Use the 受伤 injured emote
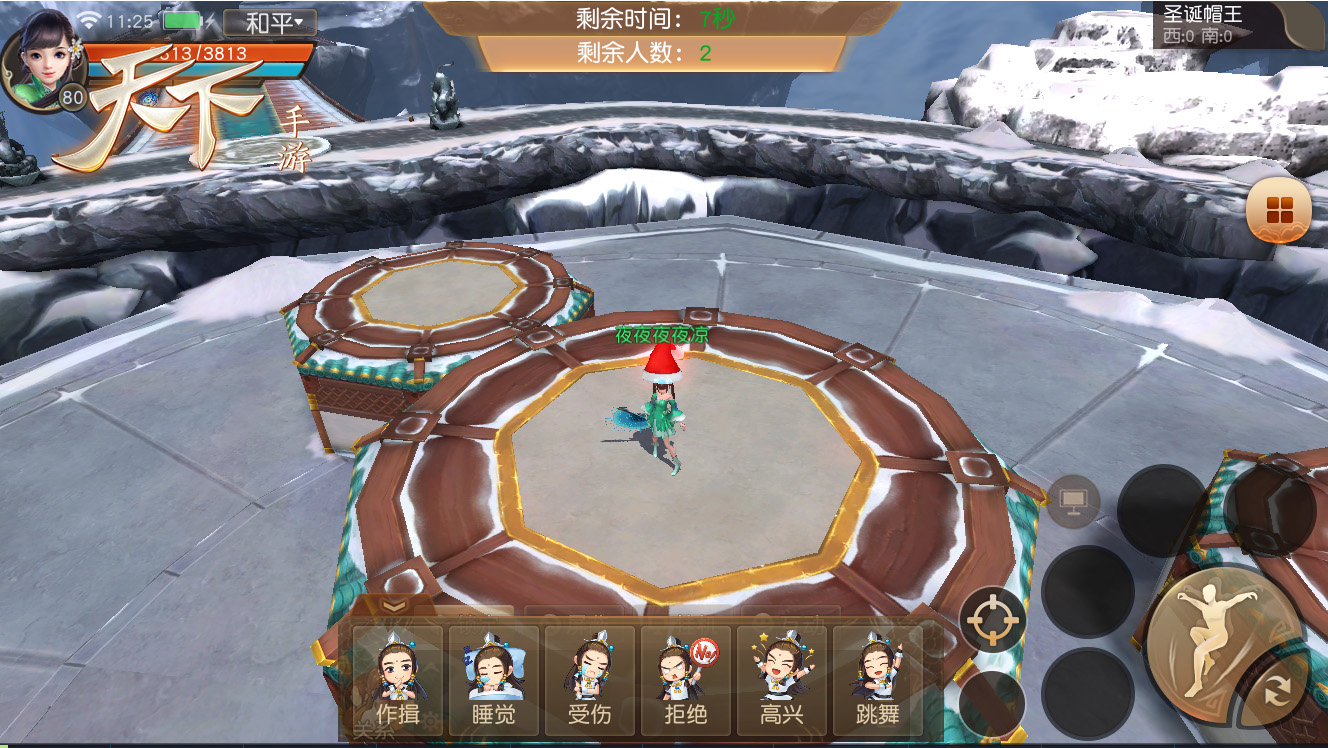The height and width of the screenshot is (748, 1328). click(589, 680)
